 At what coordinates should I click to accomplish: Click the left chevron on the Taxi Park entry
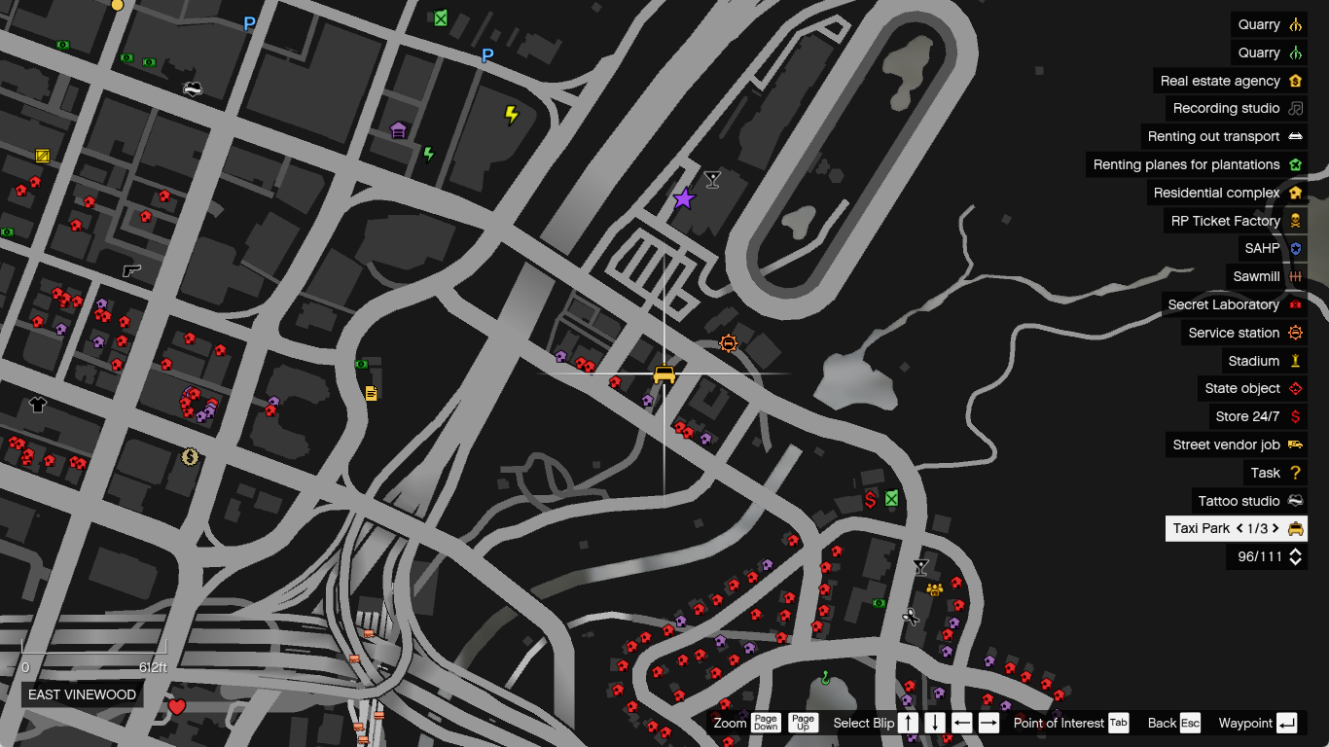pyautogui.click(x=1238, y=528)
